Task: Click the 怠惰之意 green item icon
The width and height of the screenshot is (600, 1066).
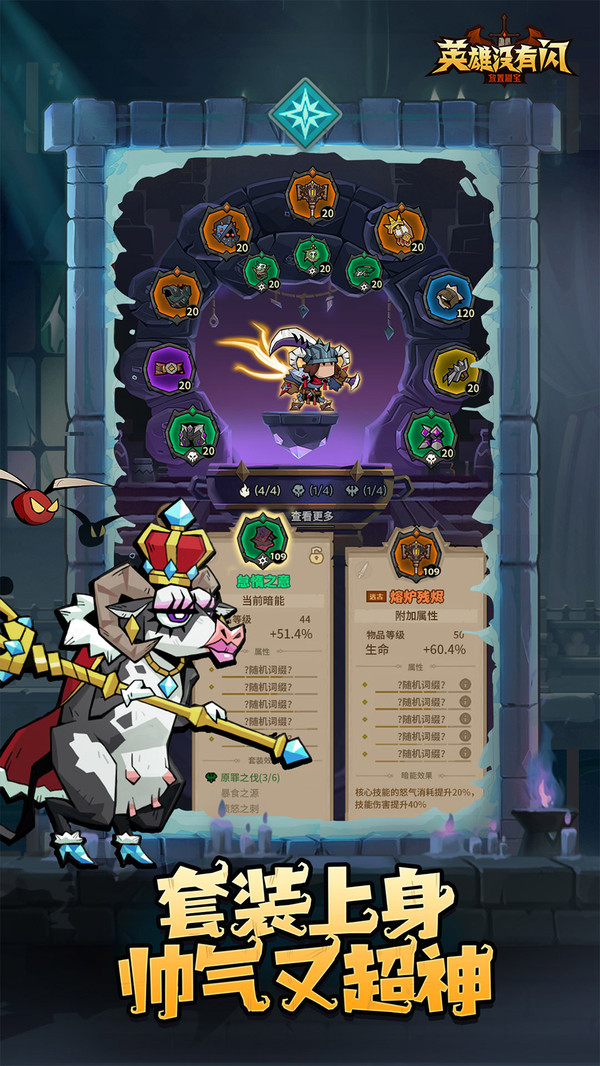Action: tap(262, 541)
